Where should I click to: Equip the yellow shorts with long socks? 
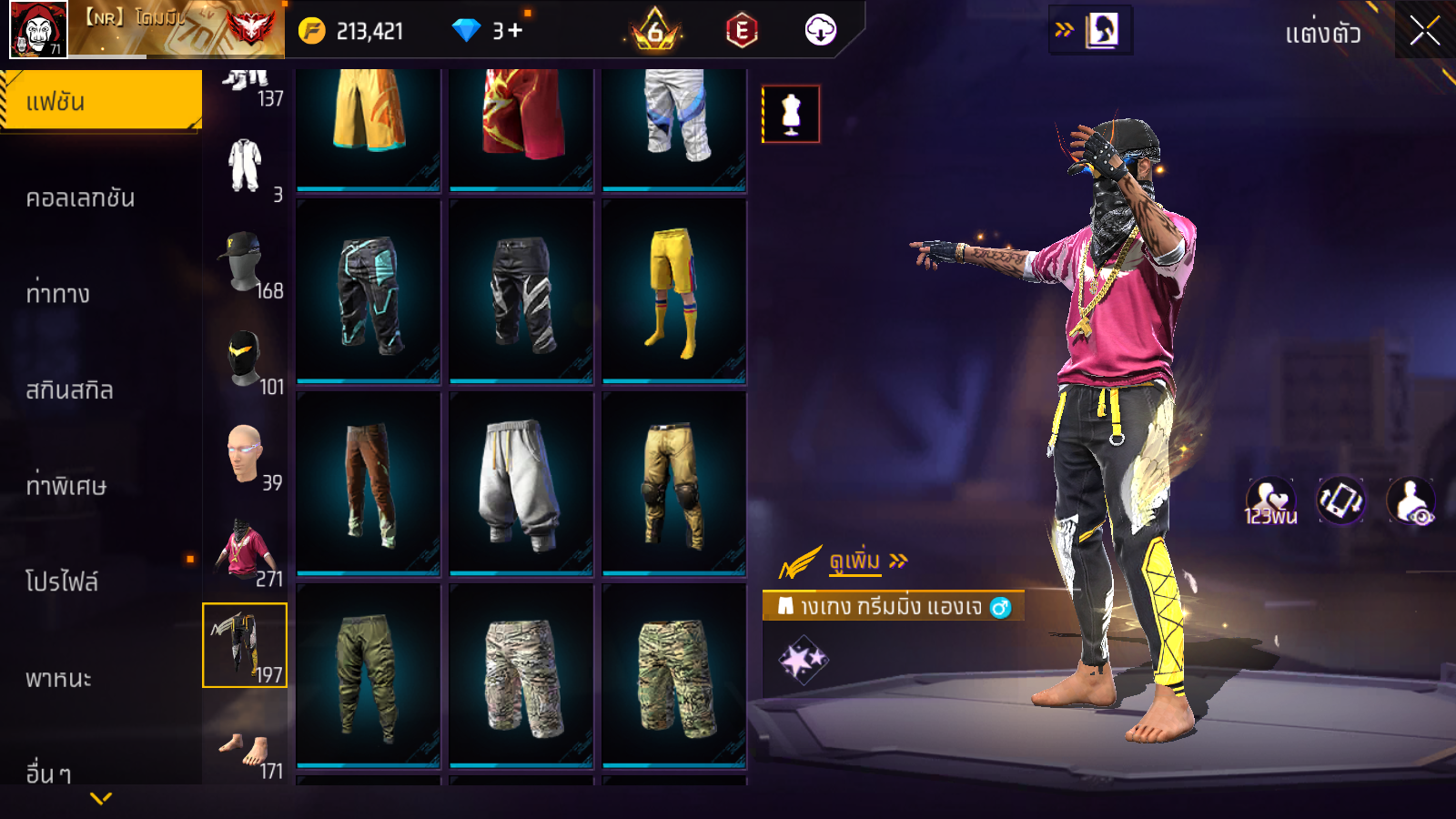pyautogui.click(x=673, y=291)
